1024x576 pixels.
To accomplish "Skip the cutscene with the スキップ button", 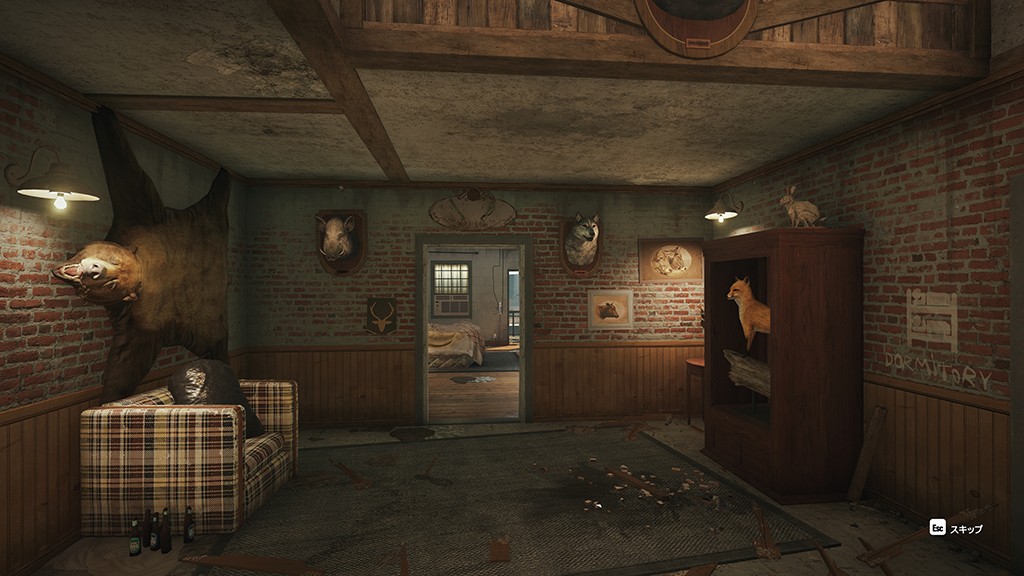I will (956, 528).
